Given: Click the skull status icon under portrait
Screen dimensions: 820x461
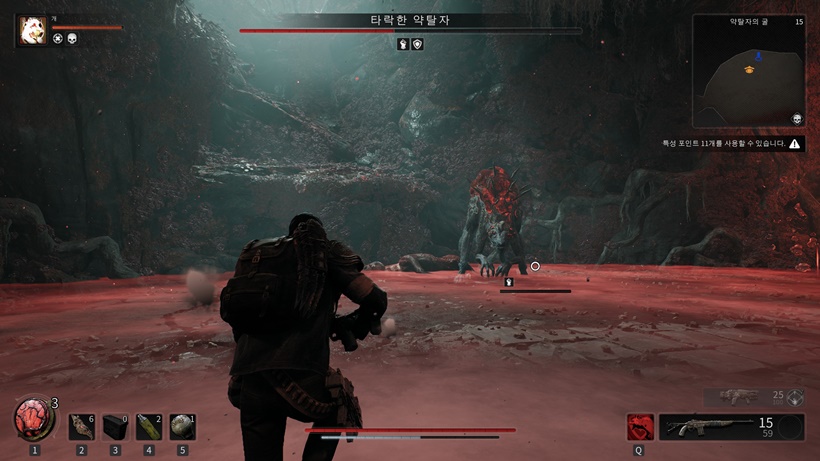Looking at the screenshot, I should click(x=73, y=39).
